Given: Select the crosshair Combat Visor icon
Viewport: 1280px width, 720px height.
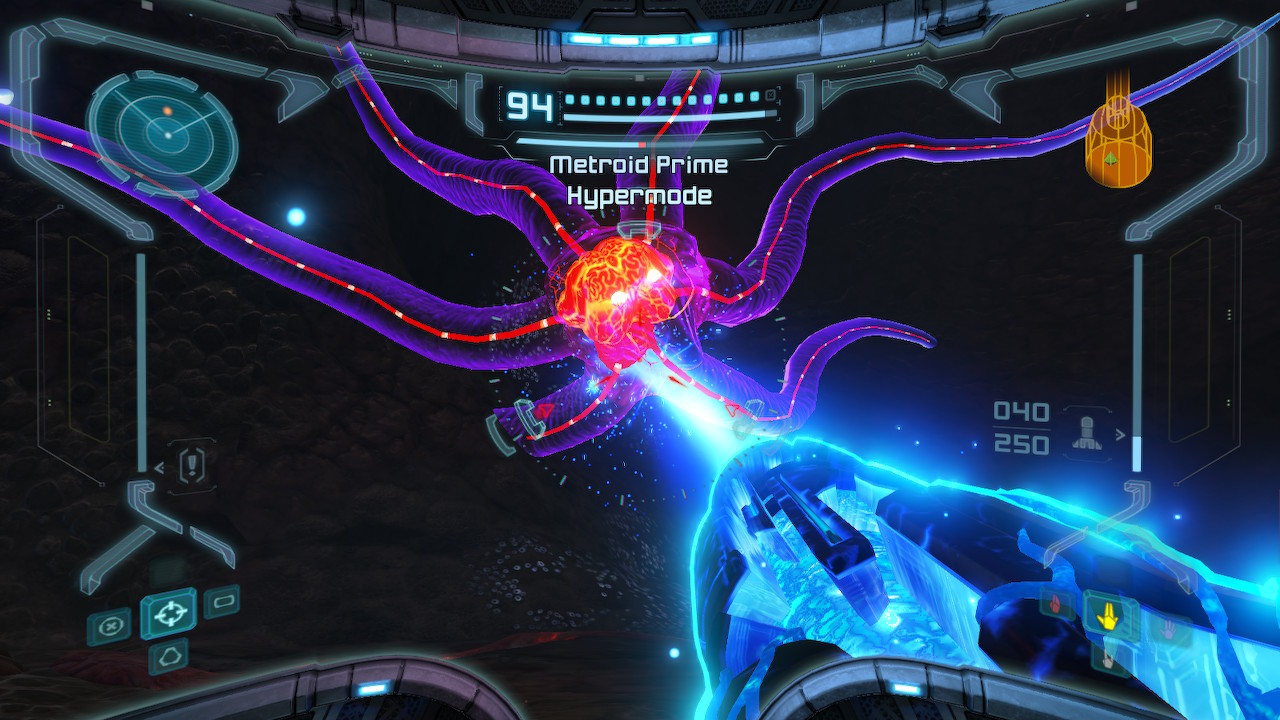Looking at the screenshot, I should point(168,615).
